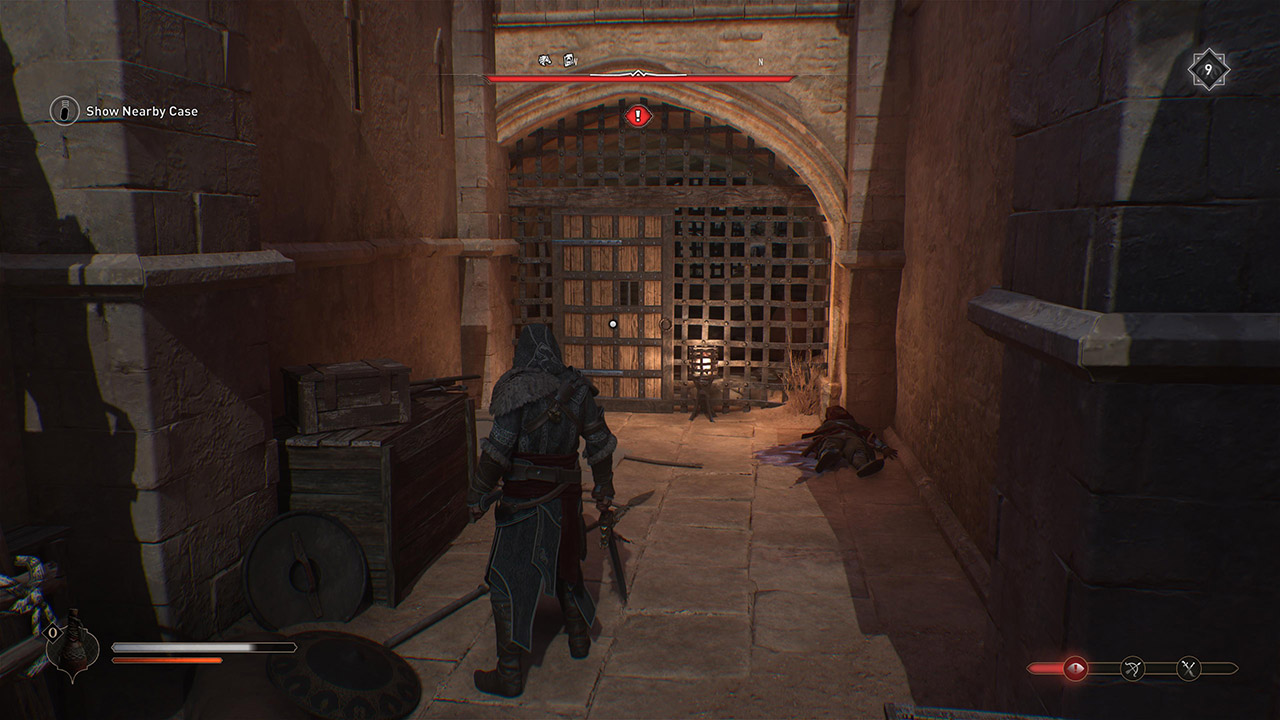Click the red eye detection icon

(1074, 666)
